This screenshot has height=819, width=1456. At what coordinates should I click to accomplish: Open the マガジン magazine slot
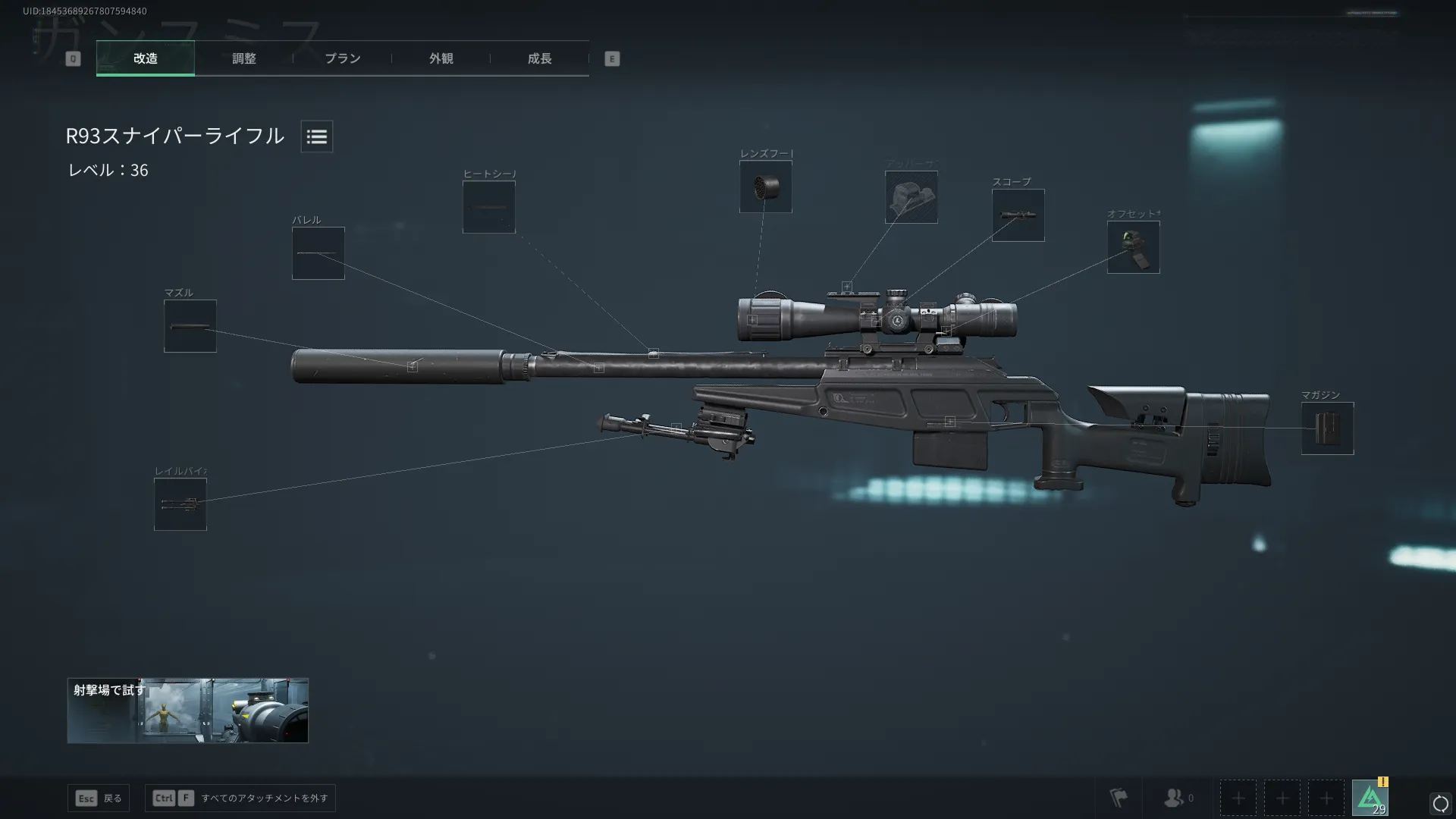tap(1327, 428)
